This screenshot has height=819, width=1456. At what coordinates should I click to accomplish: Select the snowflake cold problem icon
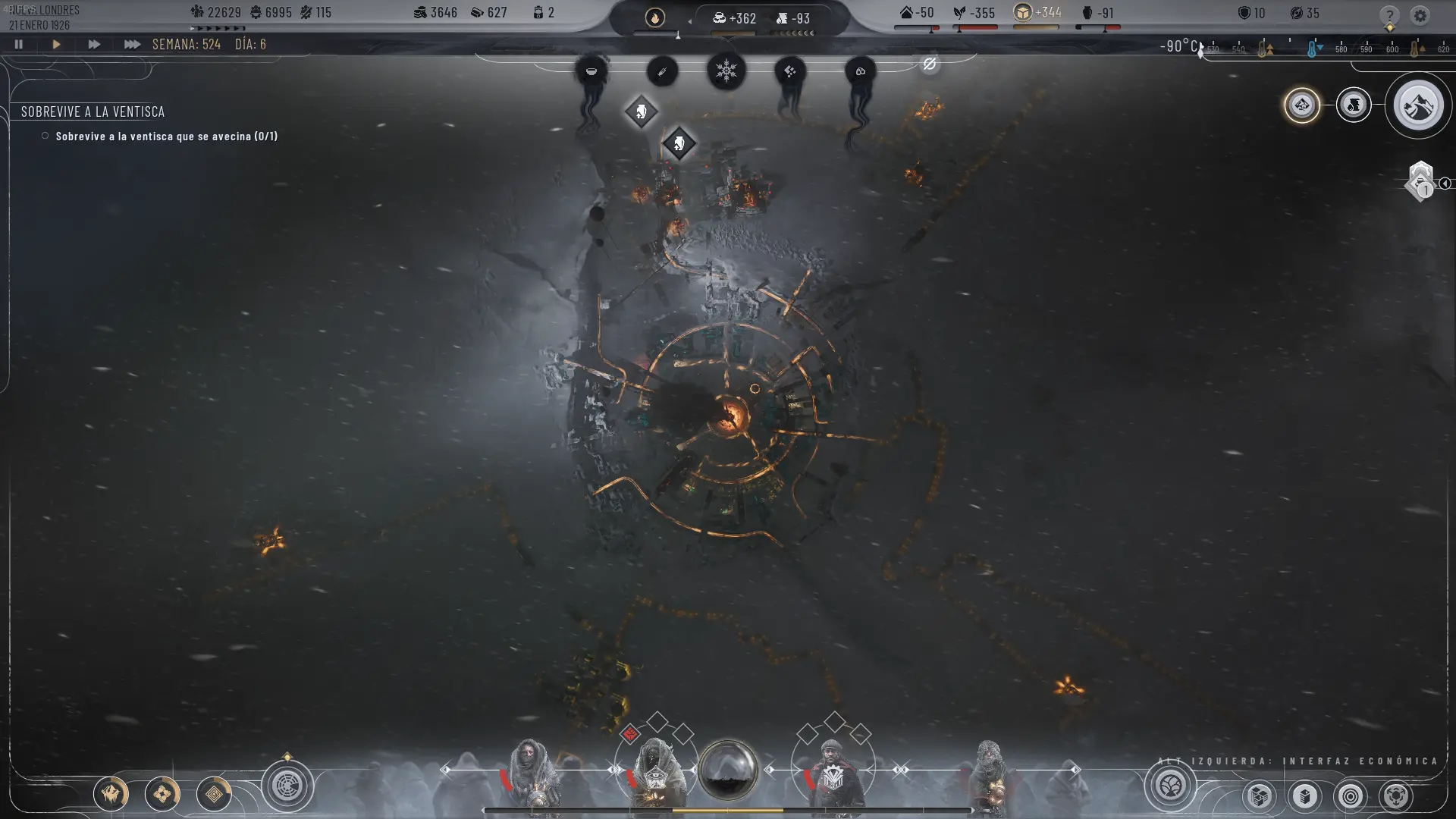coord(726,71)
